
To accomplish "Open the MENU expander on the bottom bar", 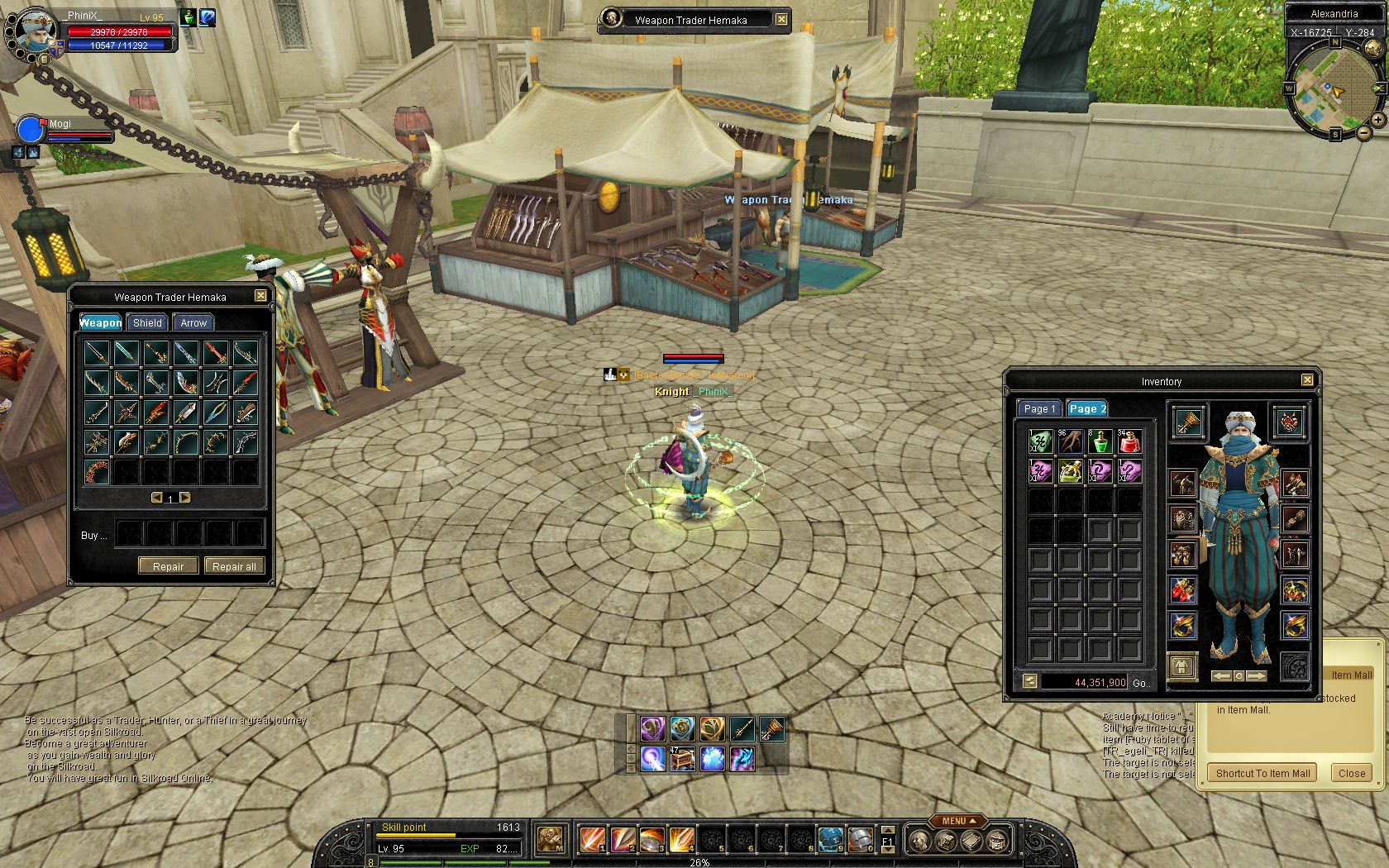I will tap(958, 821).
